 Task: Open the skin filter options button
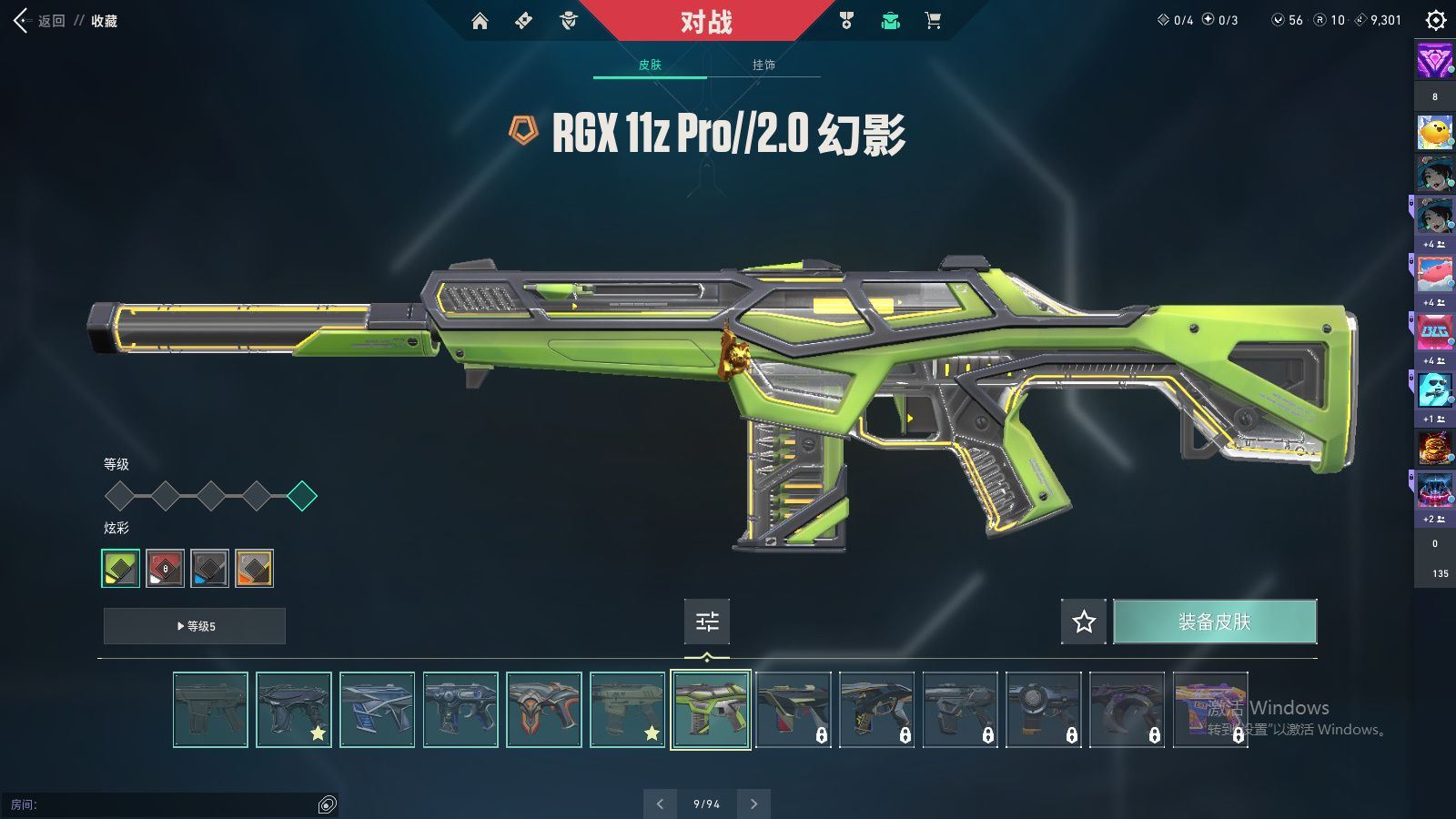point(707,622)
